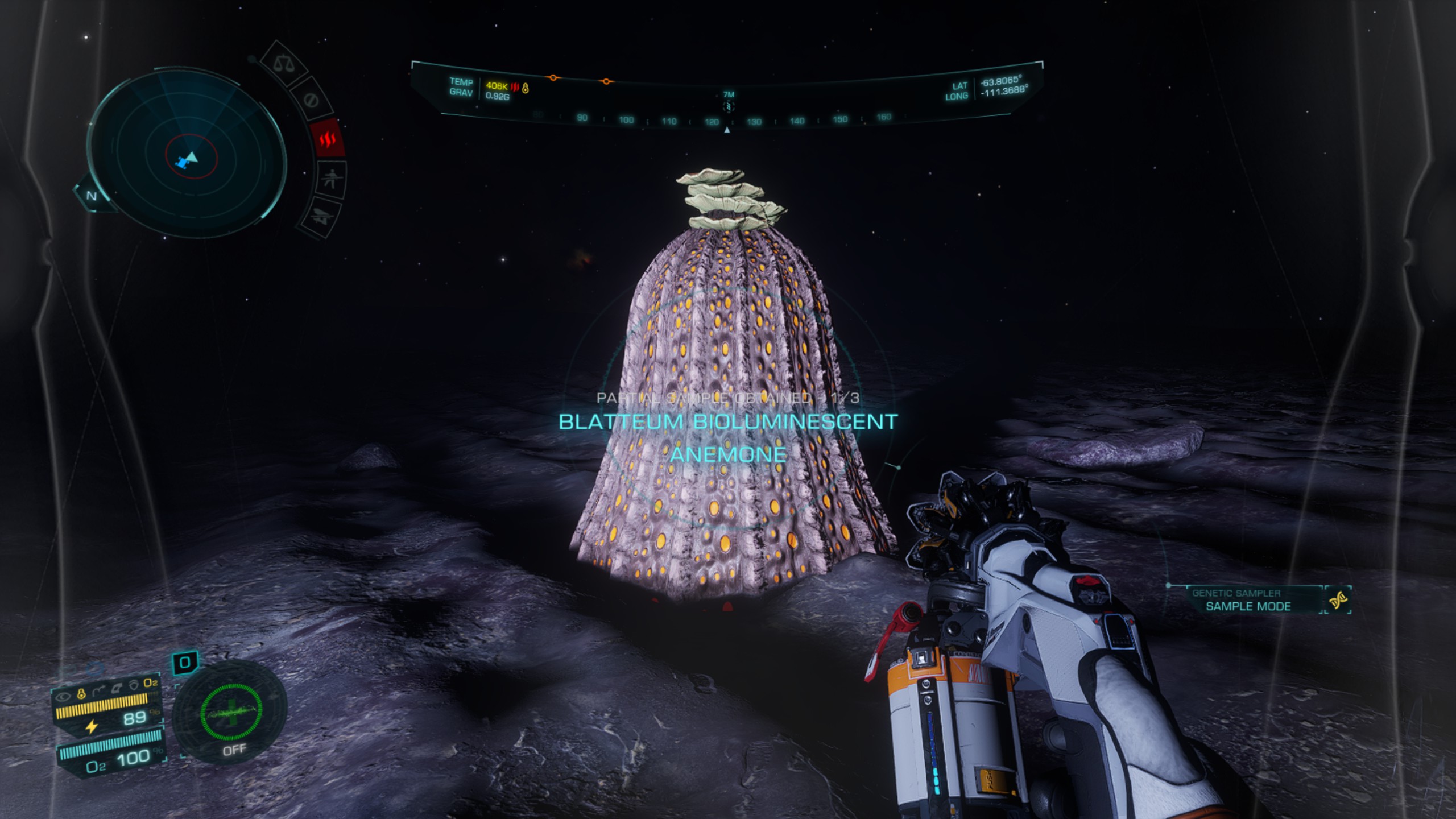Click the north N radar marker
Viewport: 1456px width, 819px height.
92,196
